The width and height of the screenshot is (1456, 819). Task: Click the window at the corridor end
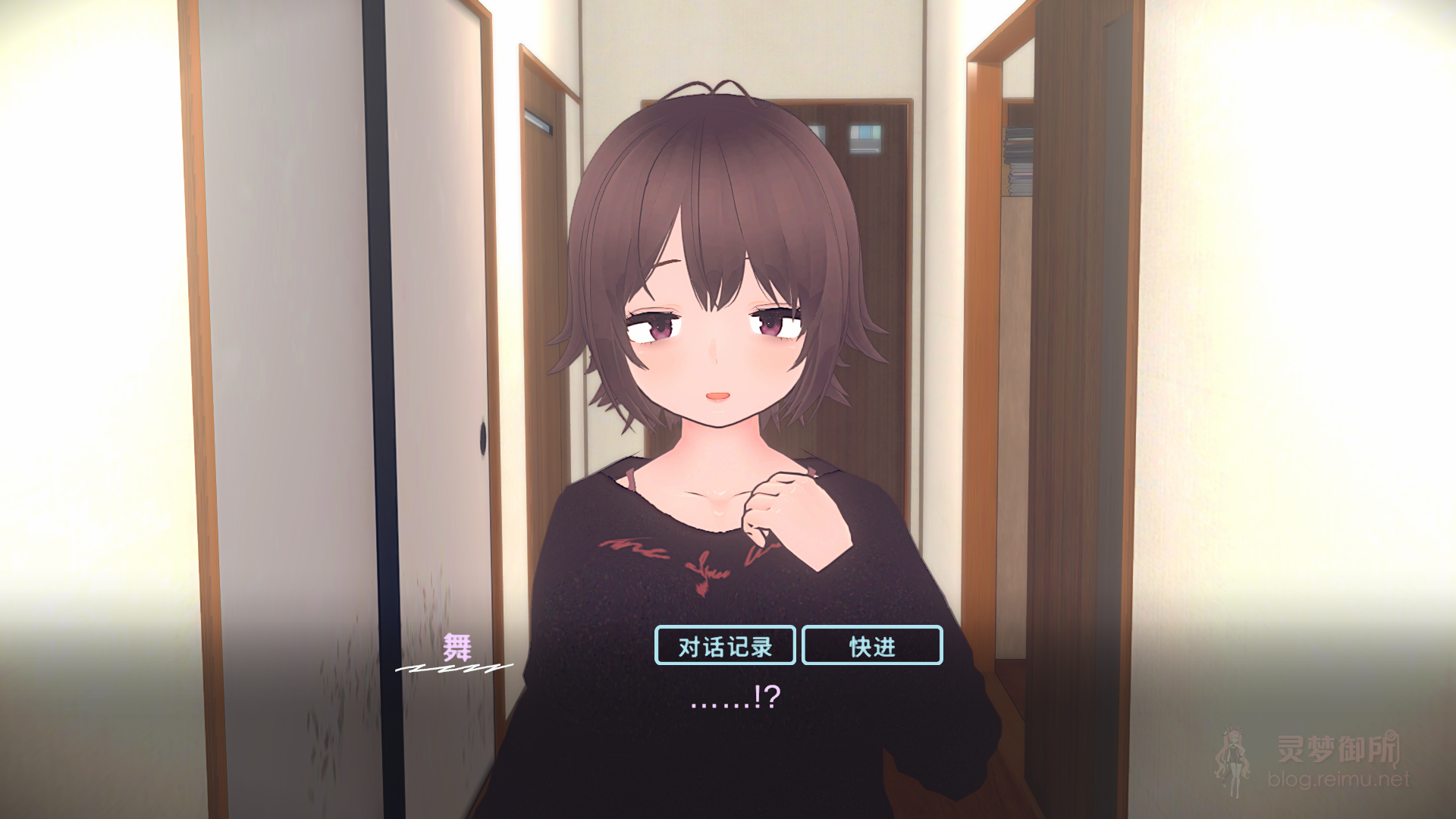point(867,140)
